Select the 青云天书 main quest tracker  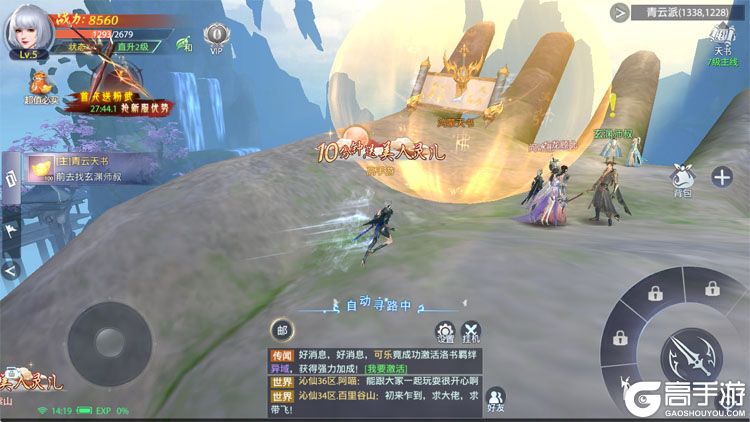pos(82,167)
